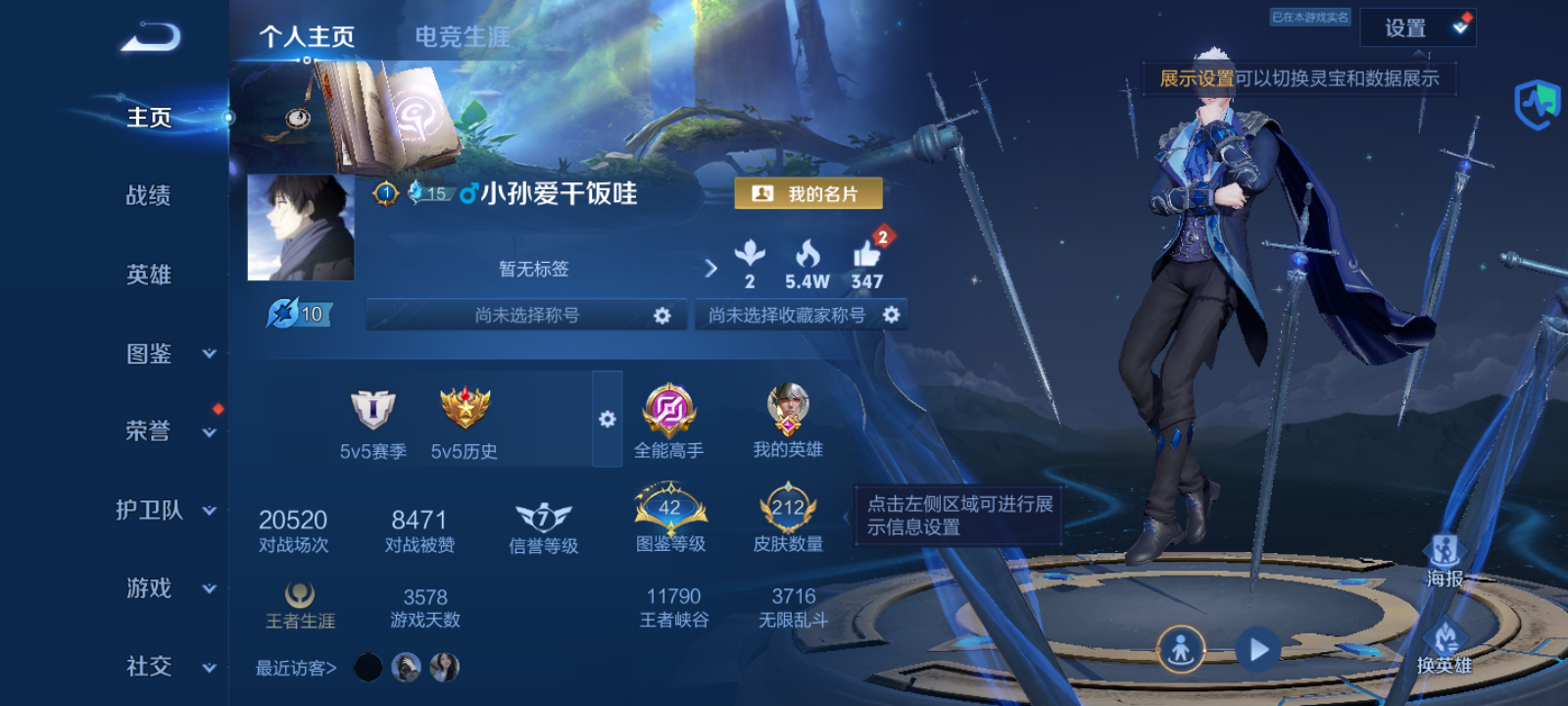Expand the 荣誉 sidebar section
Viewport: 1568px width, 706px height.
click(x=147, y=431)
